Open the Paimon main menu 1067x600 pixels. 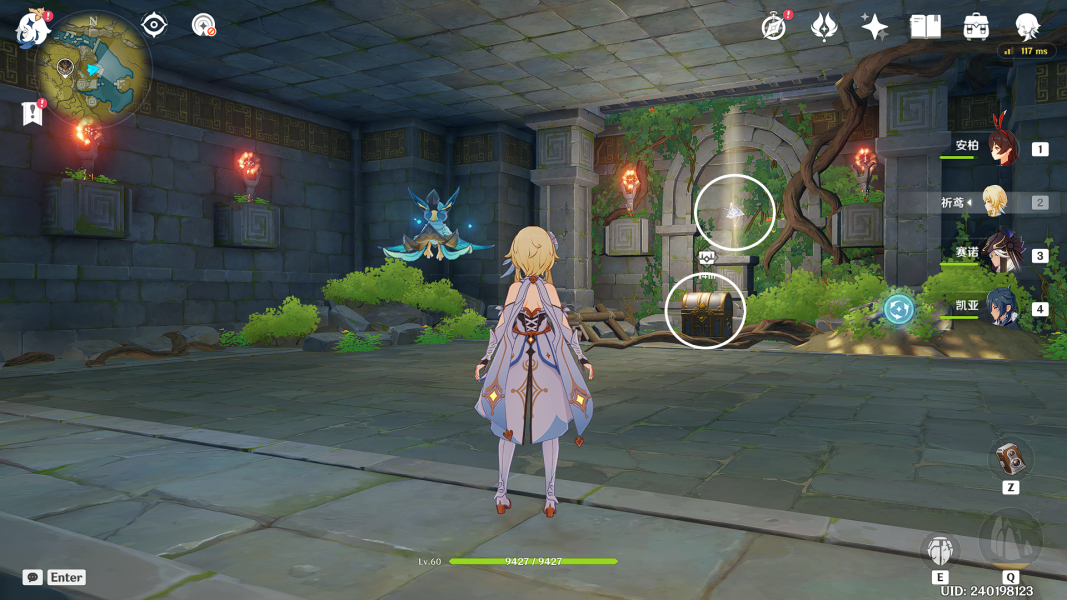32,29
